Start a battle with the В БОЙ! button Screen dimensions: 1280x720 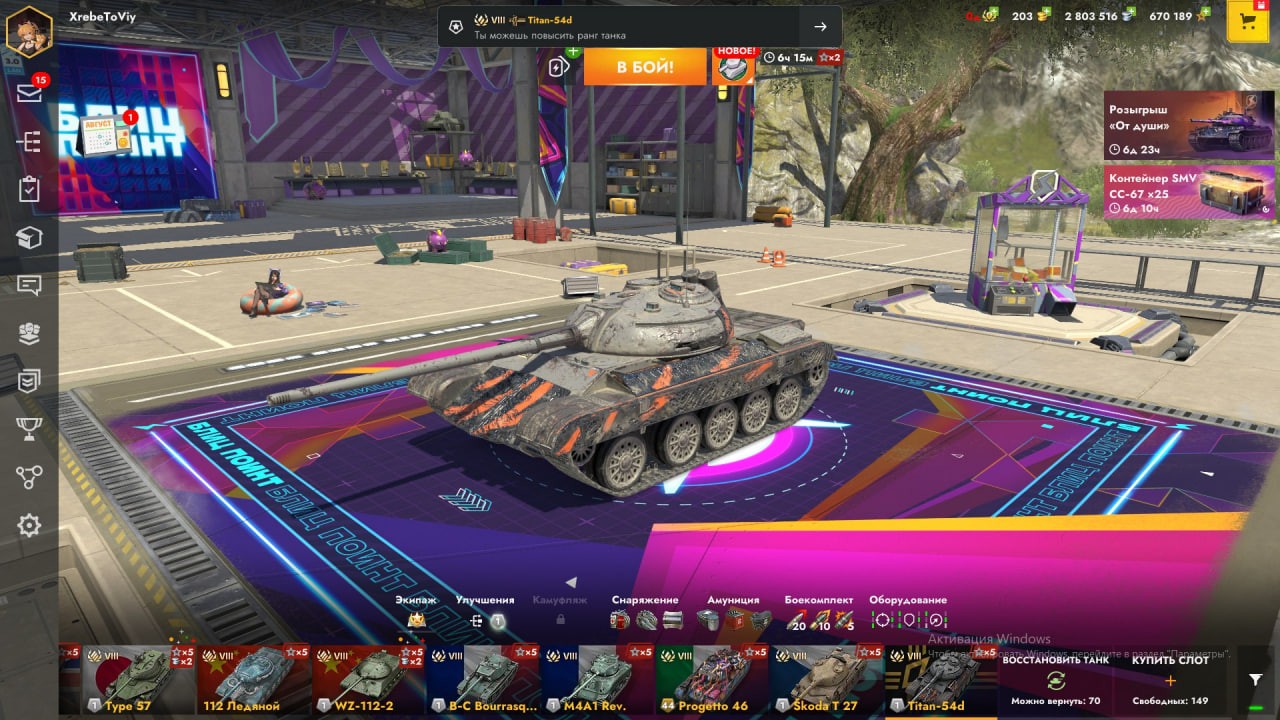pos(645,67)
